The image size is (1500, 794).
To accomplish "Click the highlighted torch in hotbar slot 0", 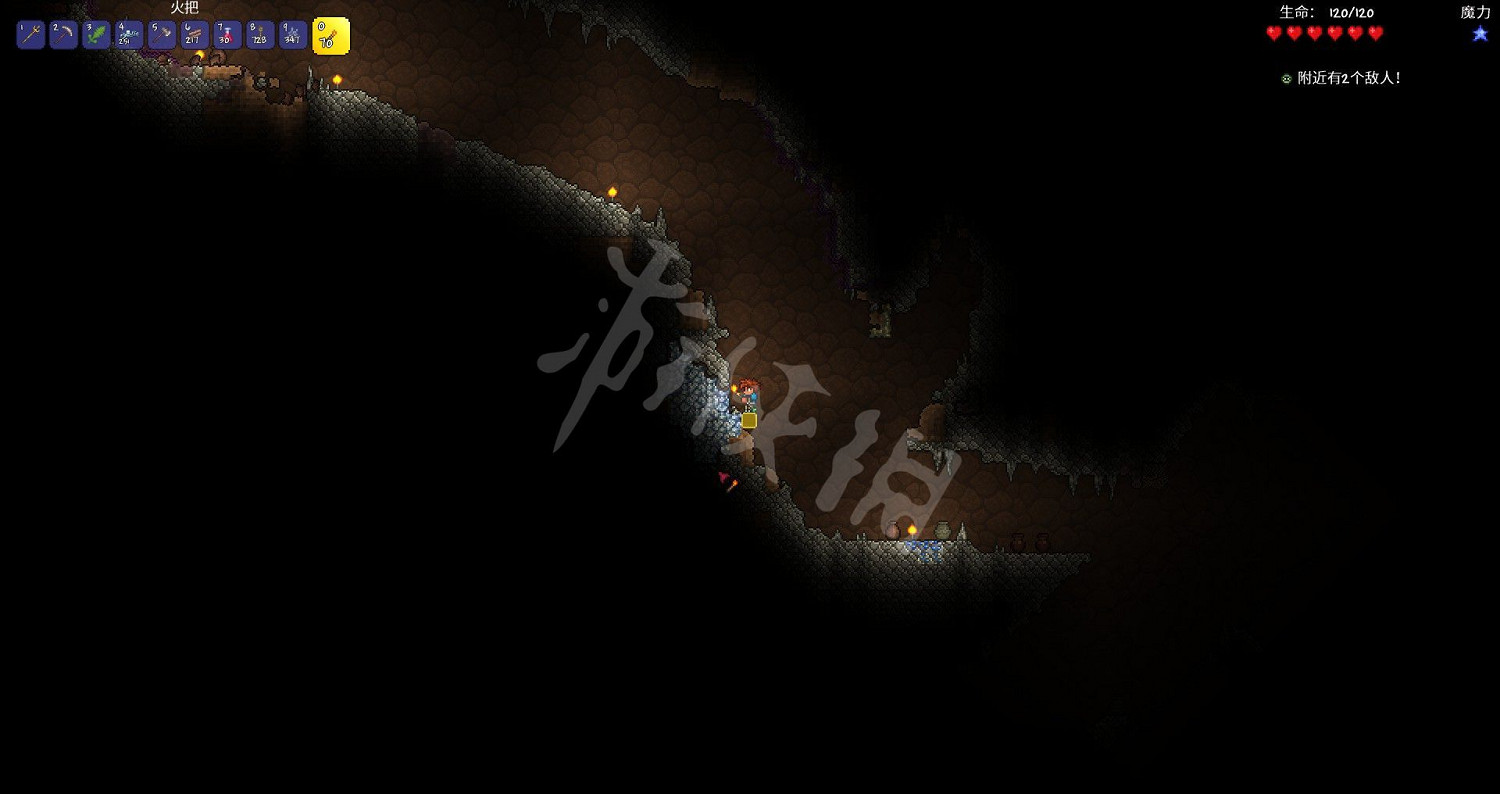I will coord(330,35).
